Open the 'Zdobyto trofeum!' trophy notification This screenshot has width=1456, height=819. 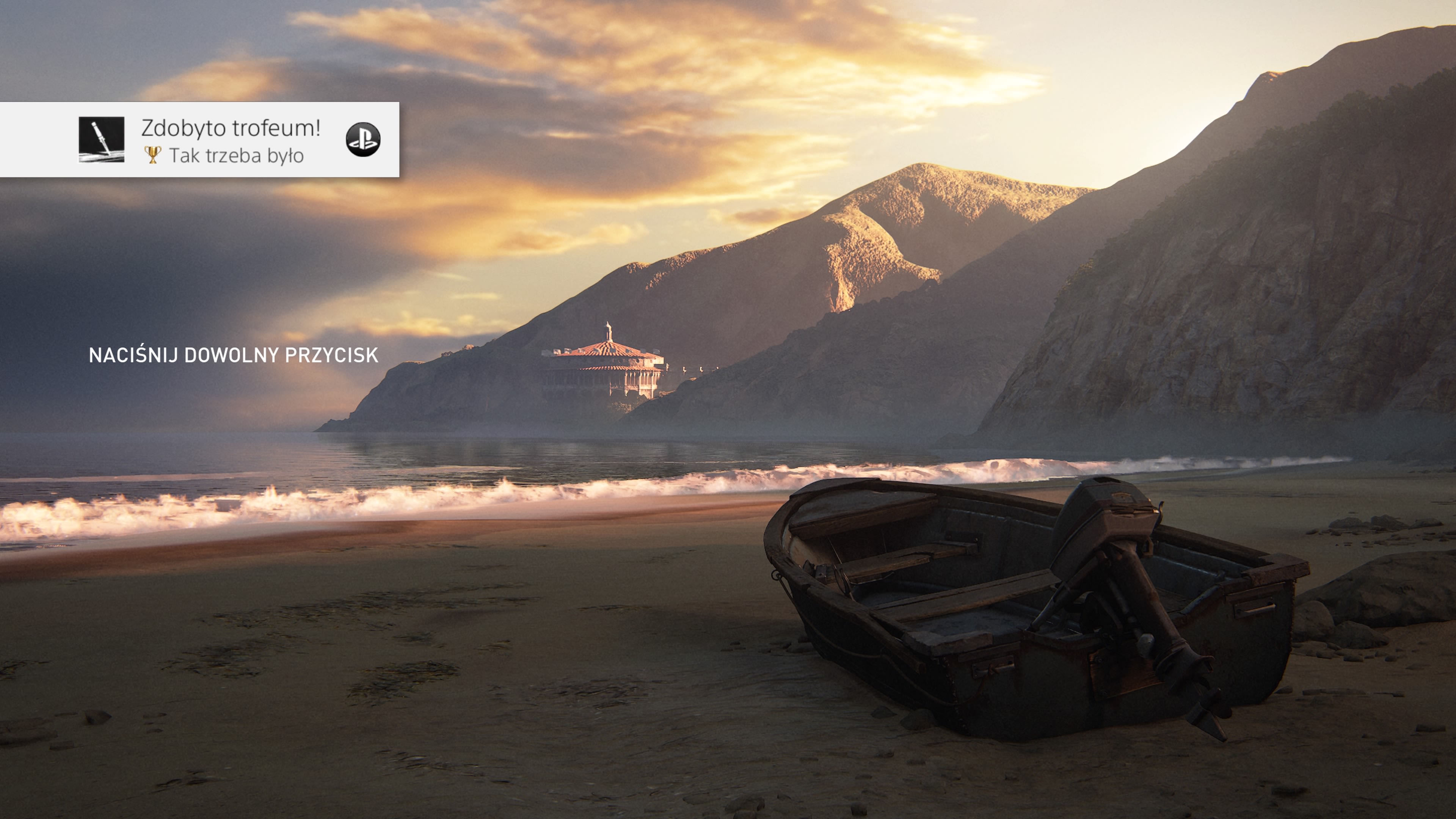[231, 140]
